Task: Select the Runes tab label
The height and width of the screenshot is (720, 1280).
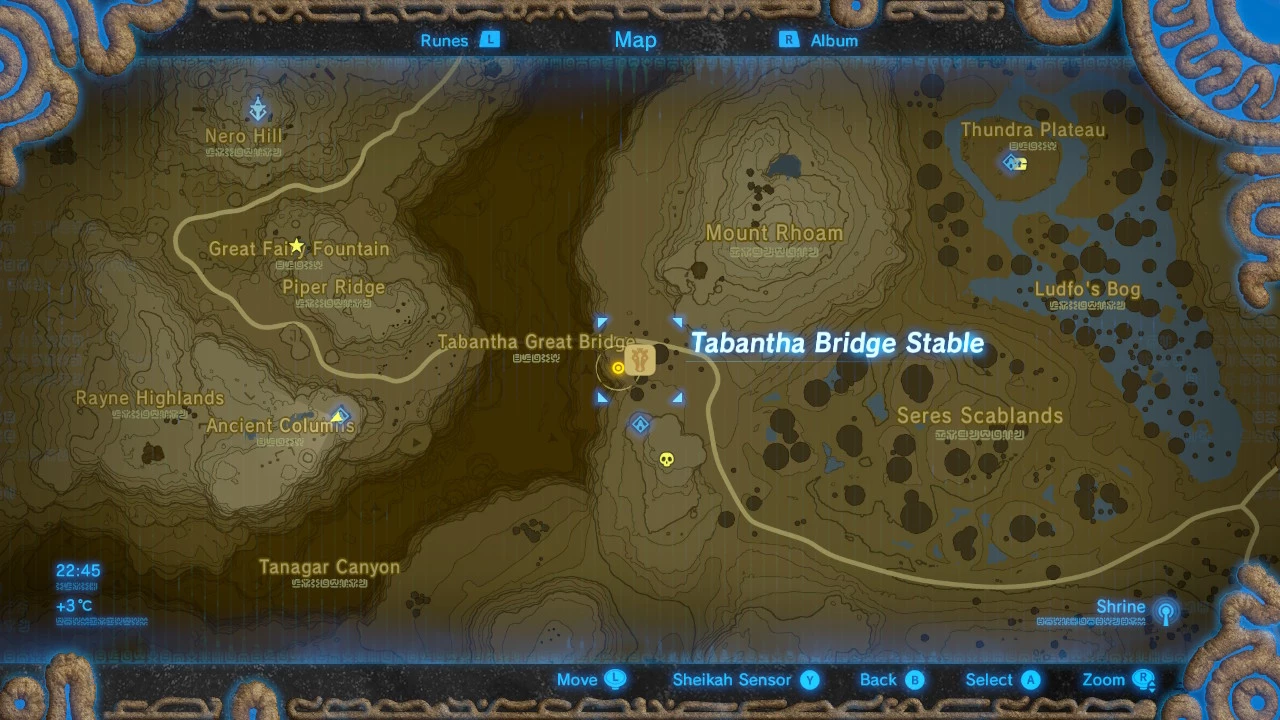Action: pos(443,40)
